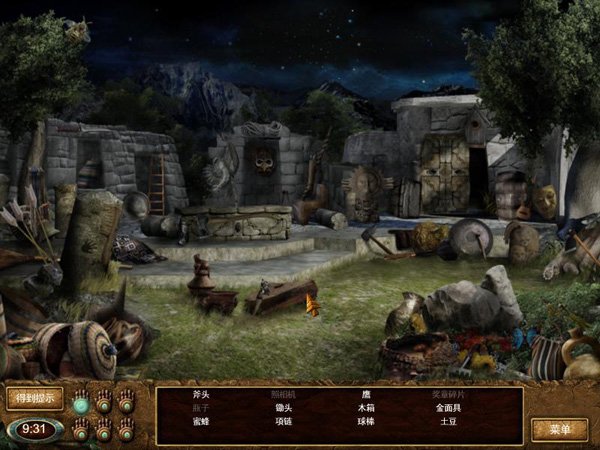Image resolution: width=600 pixels, height=450 pixels.
Task: Click the 得到提示 hint button
Action: [34, 398]
